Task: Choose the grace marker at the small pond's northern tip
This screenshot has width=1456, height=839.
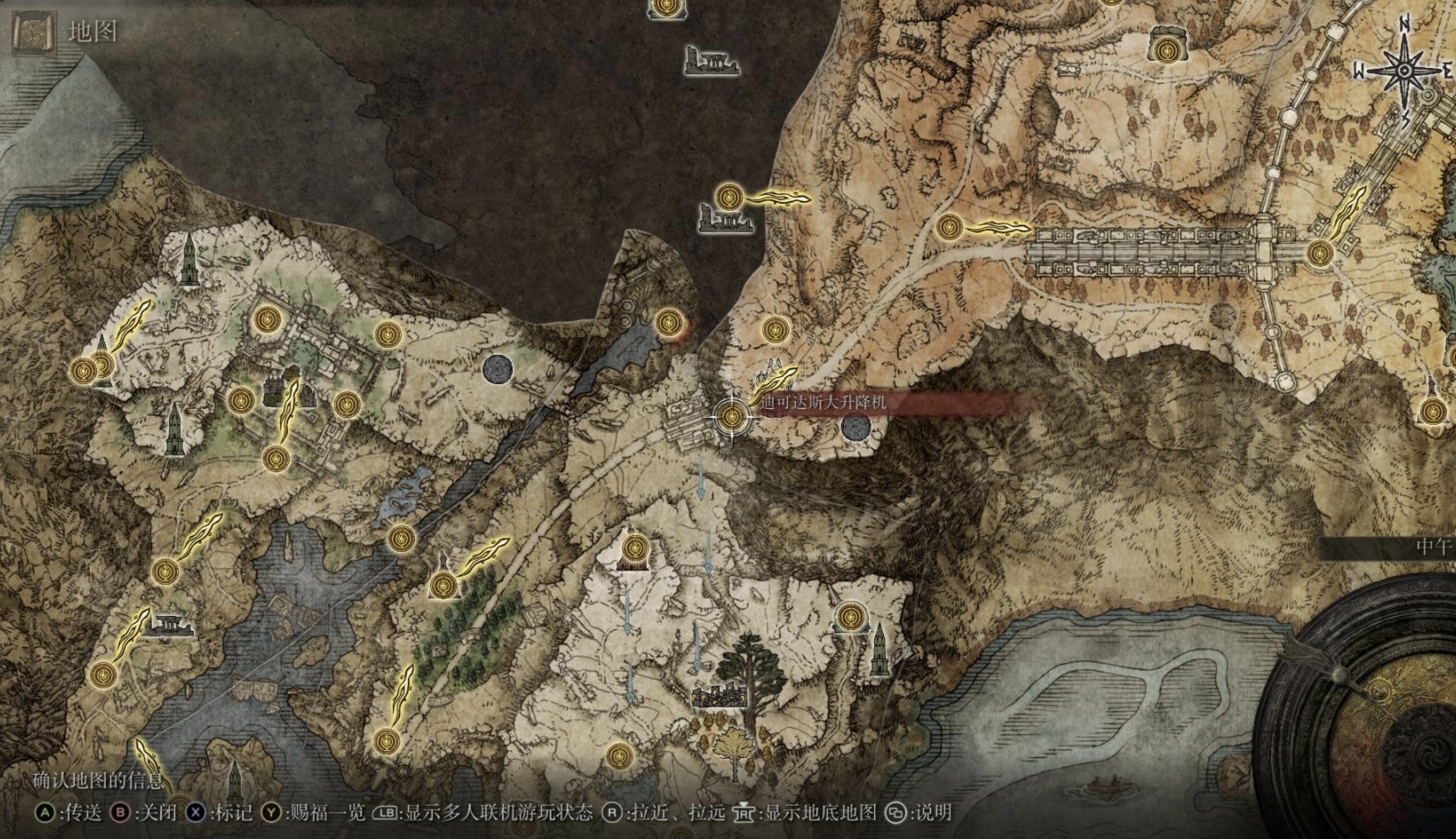Action: 670,322
